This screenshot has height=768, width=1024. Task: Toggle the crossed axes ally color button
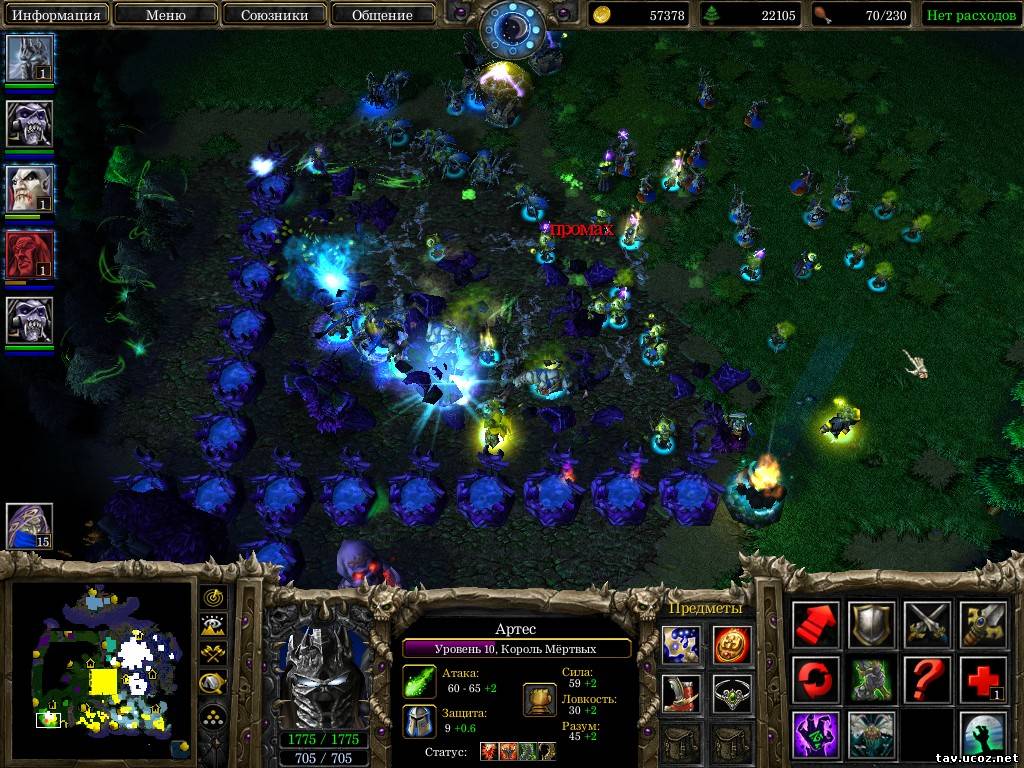pyautogui.click(x=214, y=656)
